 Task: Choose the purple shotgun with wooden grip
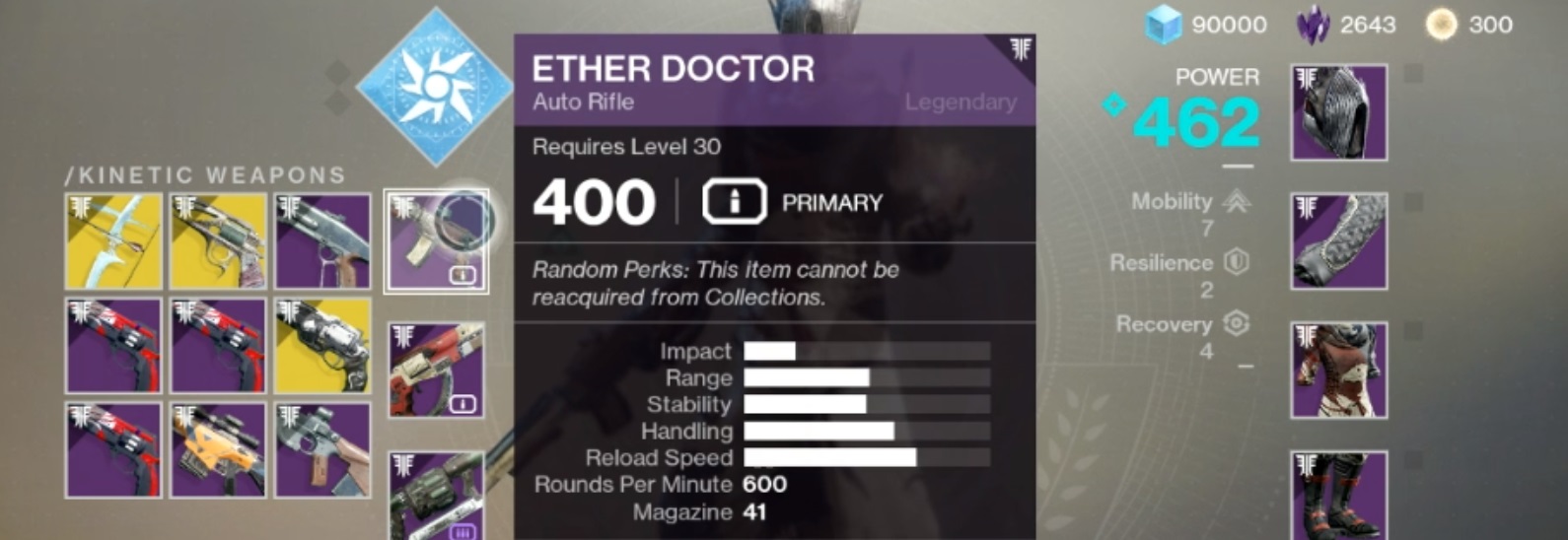tap(323, 241)
